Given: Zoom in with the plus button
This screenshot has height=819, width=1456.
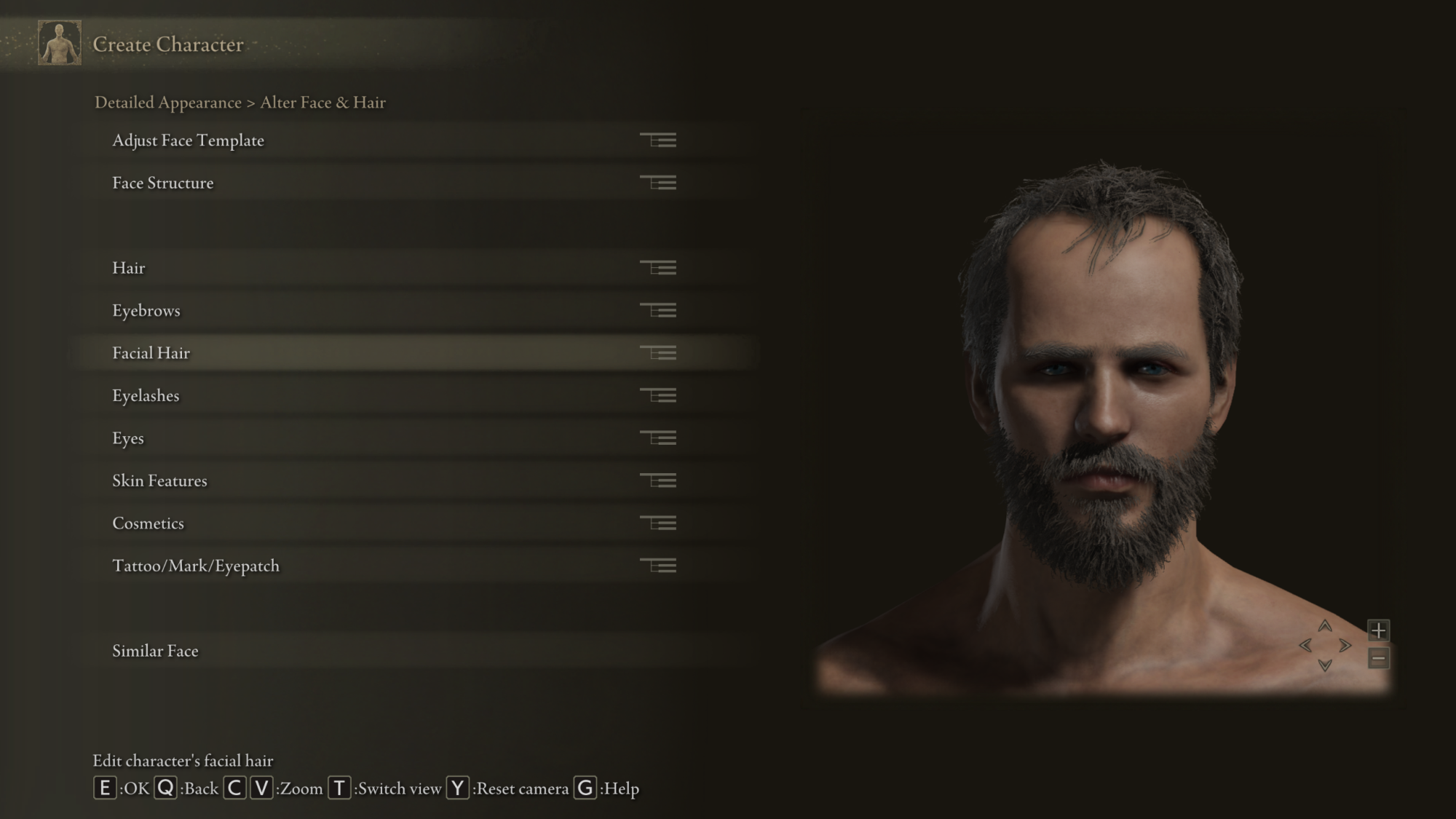Looking at the screenshot, I should coord(1378,630).
